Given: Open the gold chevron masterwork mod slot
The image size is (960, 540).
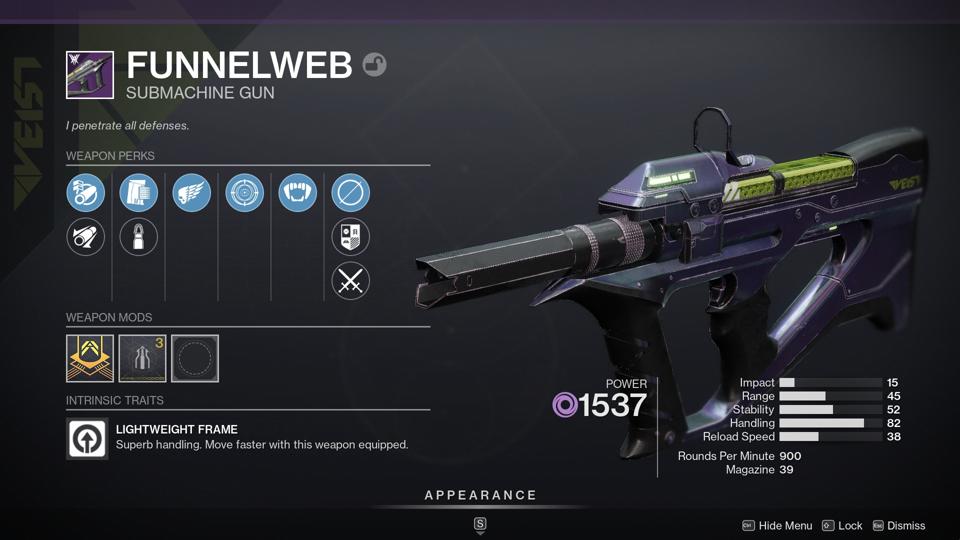Looking at the screenshot, I should 90,358.
